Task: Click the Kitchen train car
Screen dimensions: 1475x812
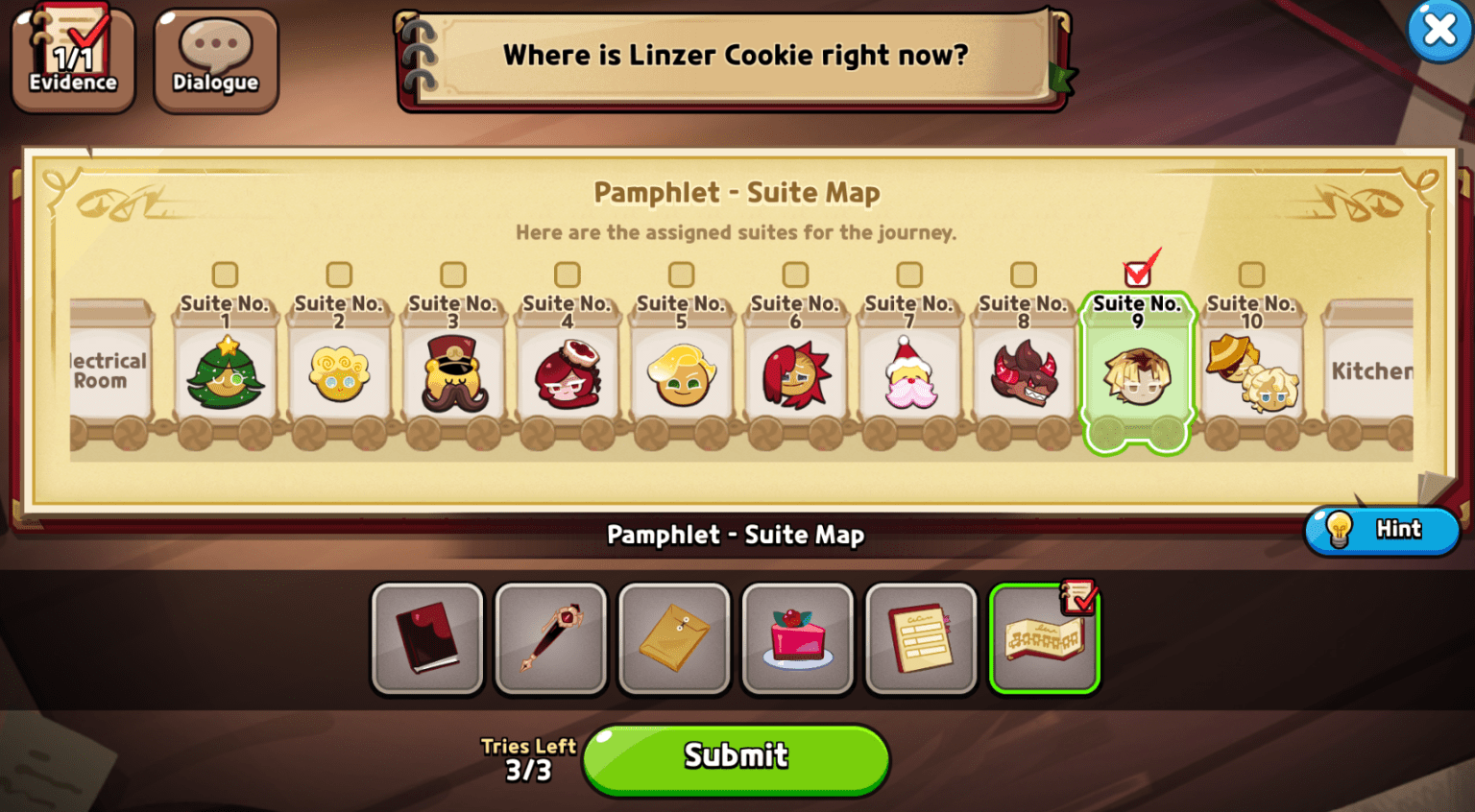Action: tap(1367, 374)
